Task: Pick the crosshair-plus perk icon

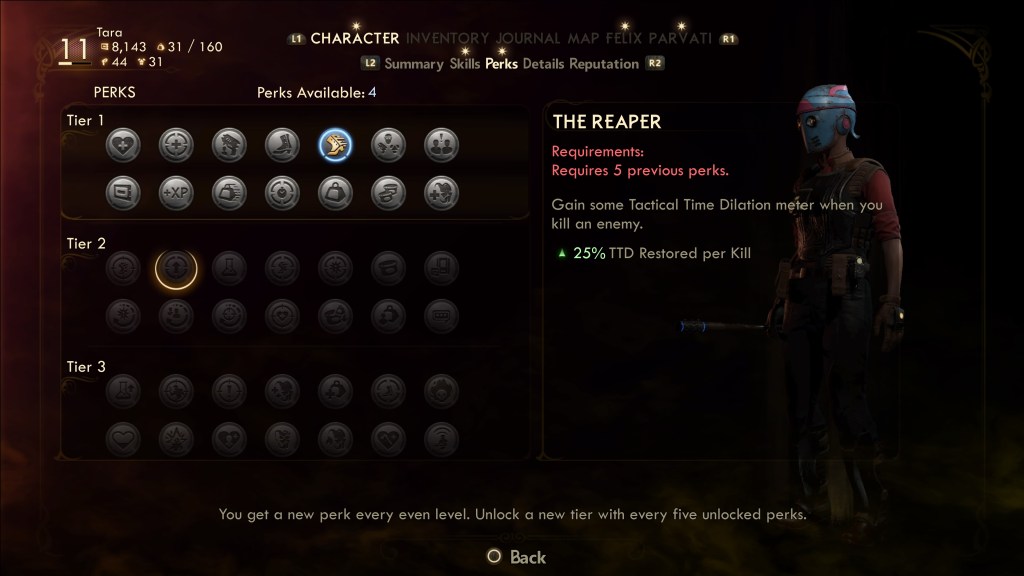Action: (x=176, y=146)
